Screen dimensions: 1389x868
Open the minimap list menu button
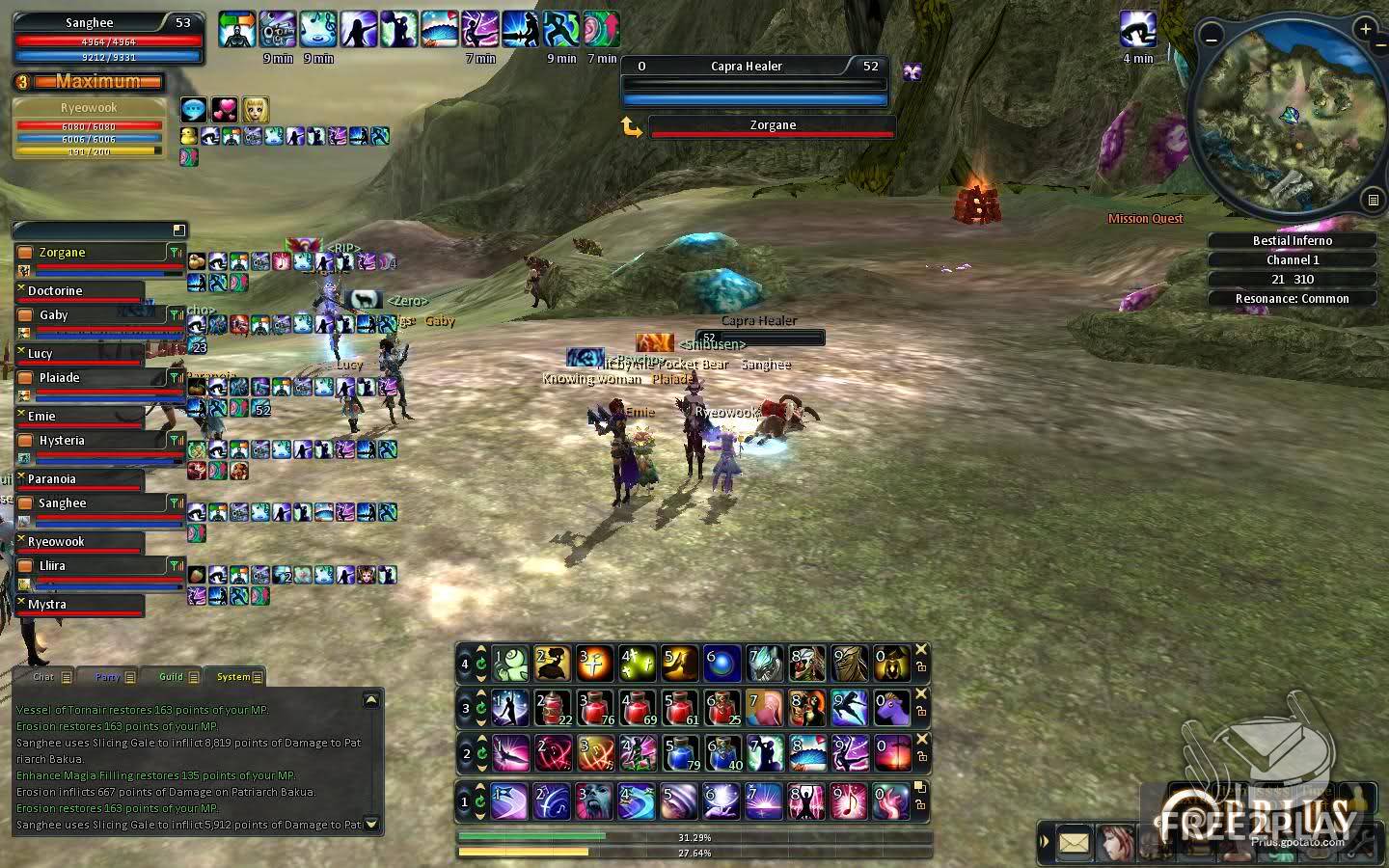1373,201
